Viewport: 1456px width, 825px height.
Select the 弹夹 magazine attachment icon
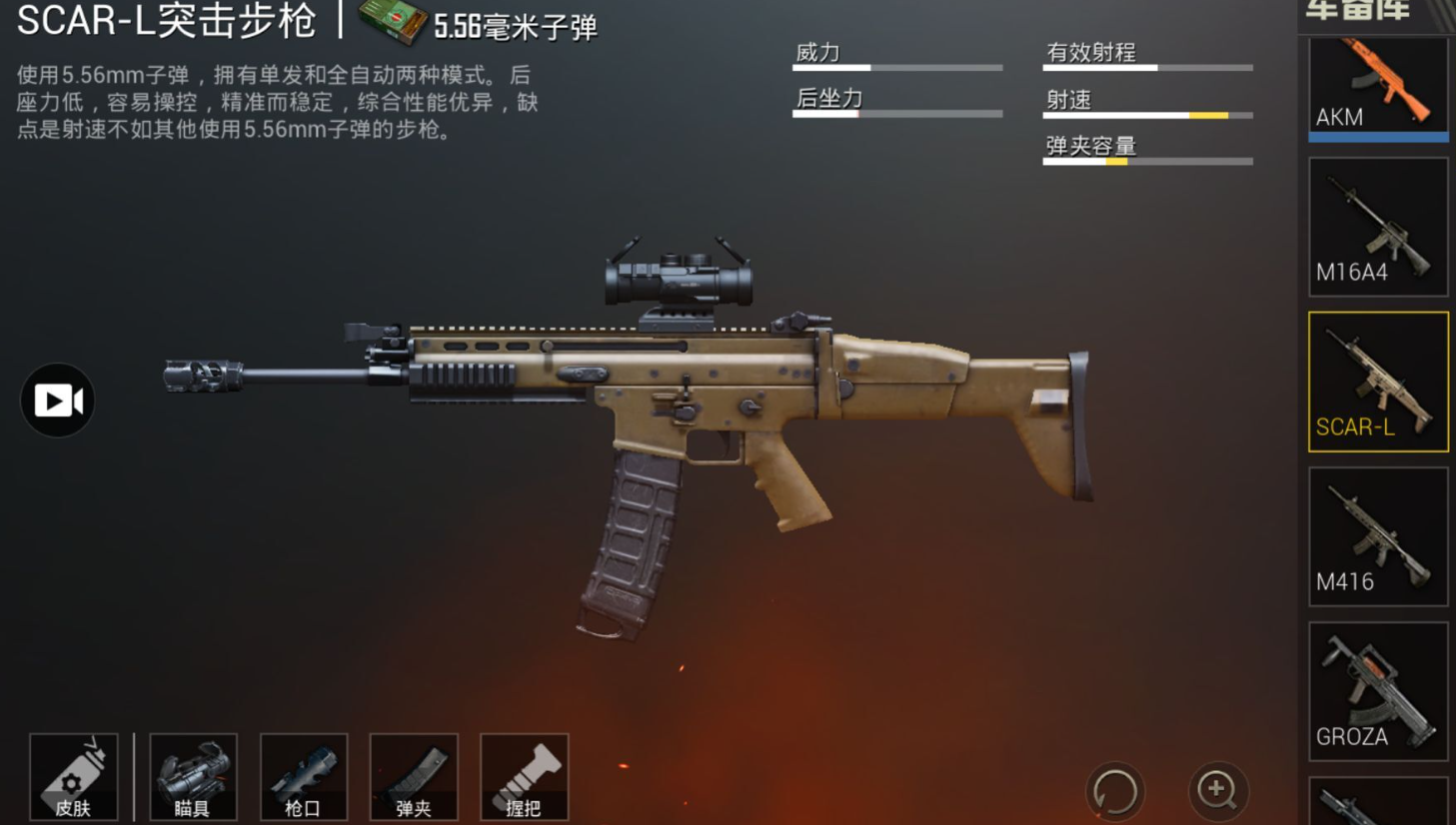tap(414, 778)
